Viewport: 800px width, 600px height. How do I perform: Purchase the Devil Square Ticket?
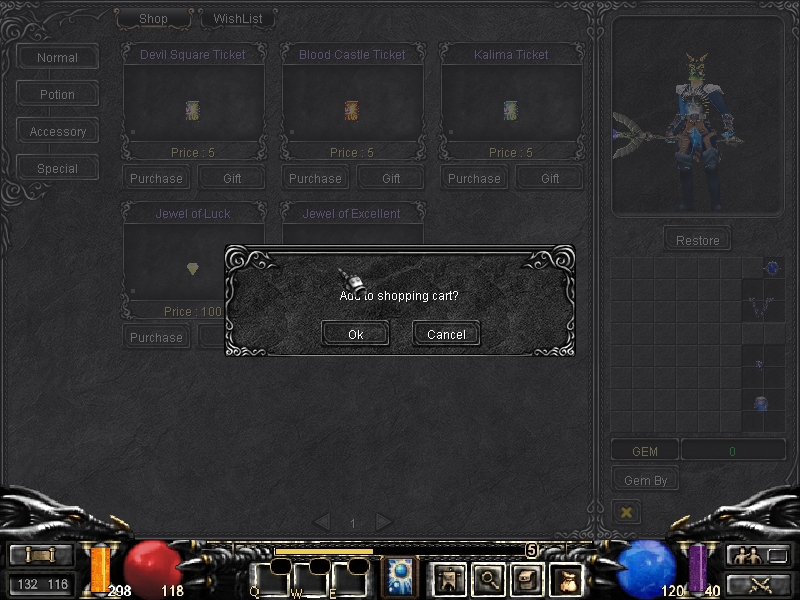(156, 179)
